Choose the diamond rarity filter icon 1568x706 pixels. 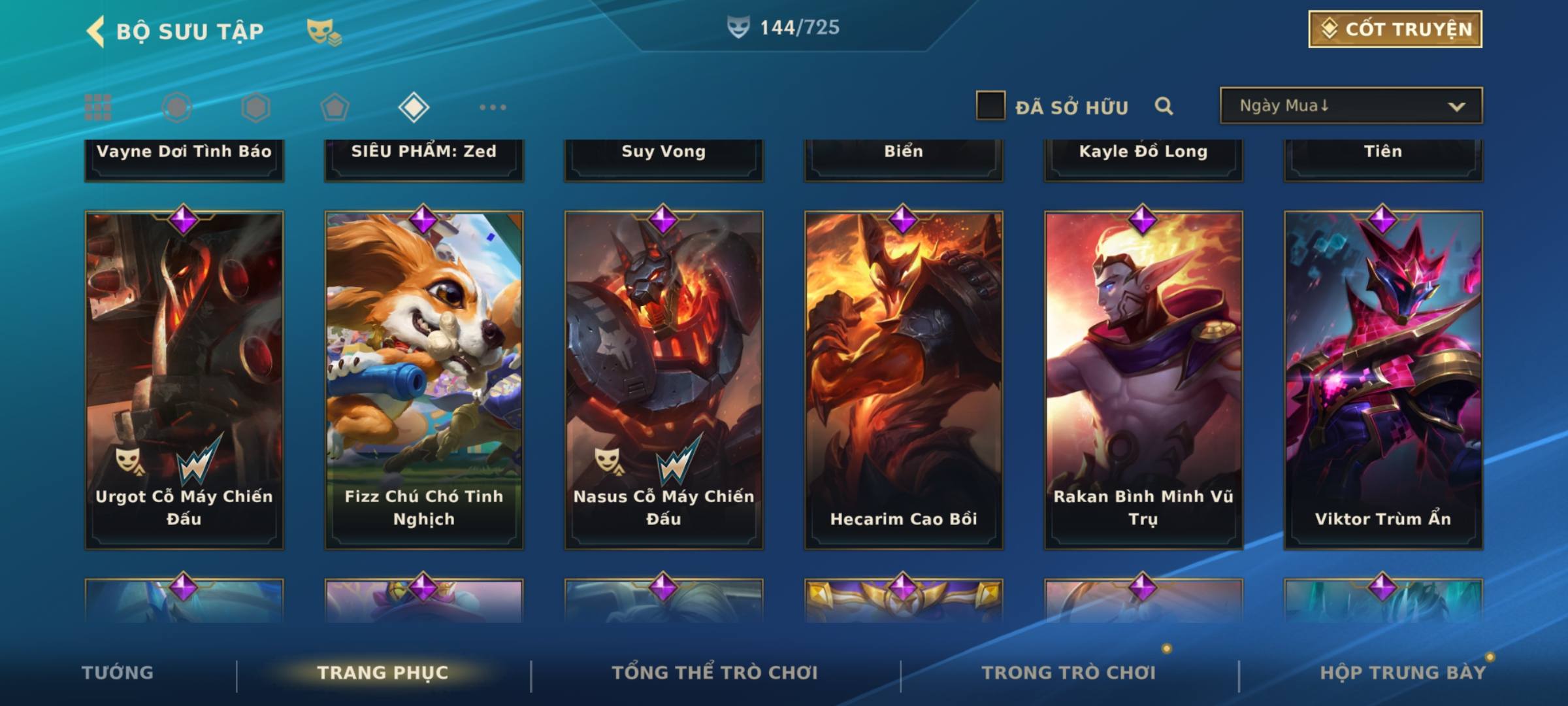pos(414,107)
